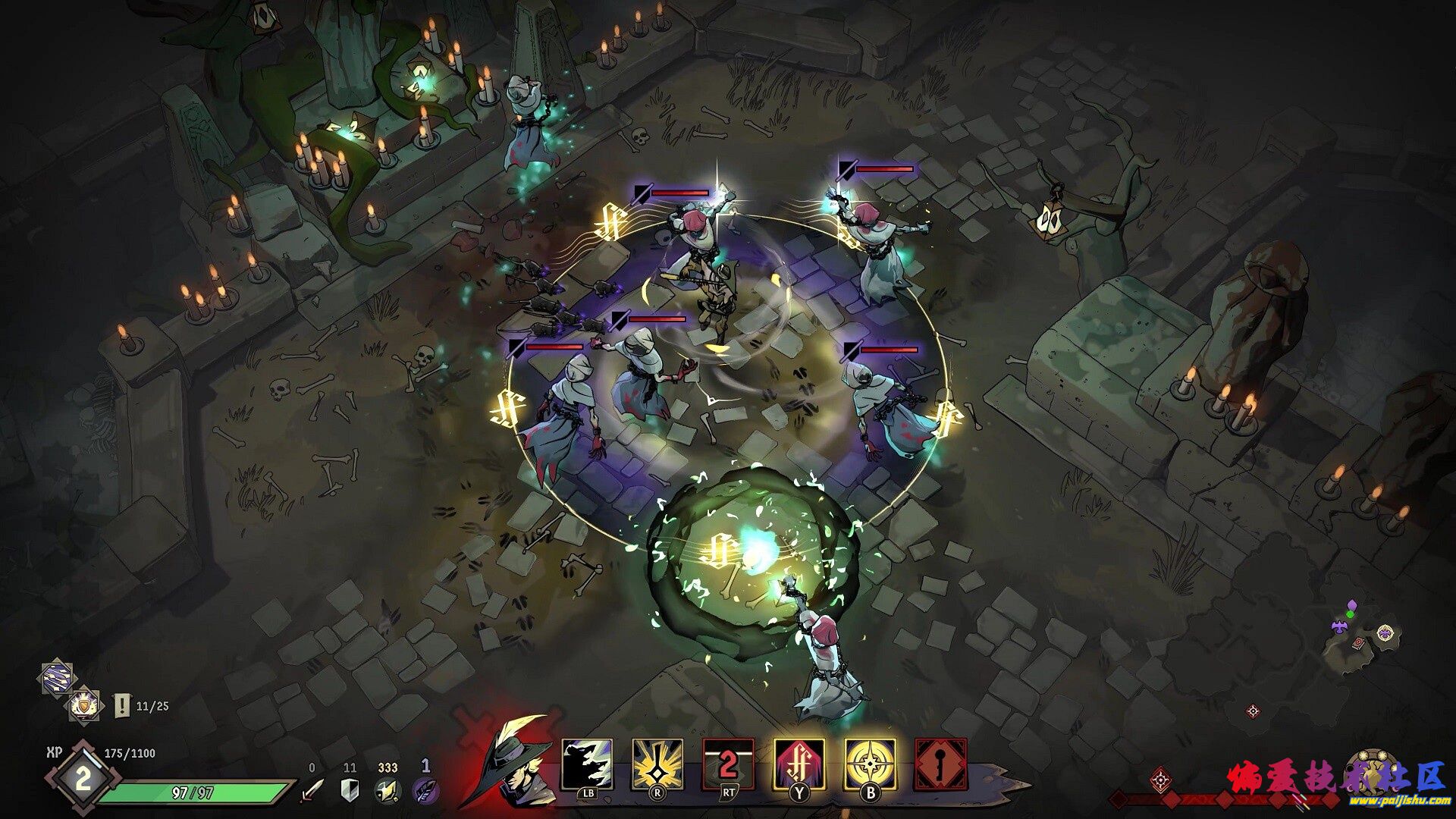1456x819 pixels.
Task: Click the locked keyhole ability slot
Action: pos(941,764)
